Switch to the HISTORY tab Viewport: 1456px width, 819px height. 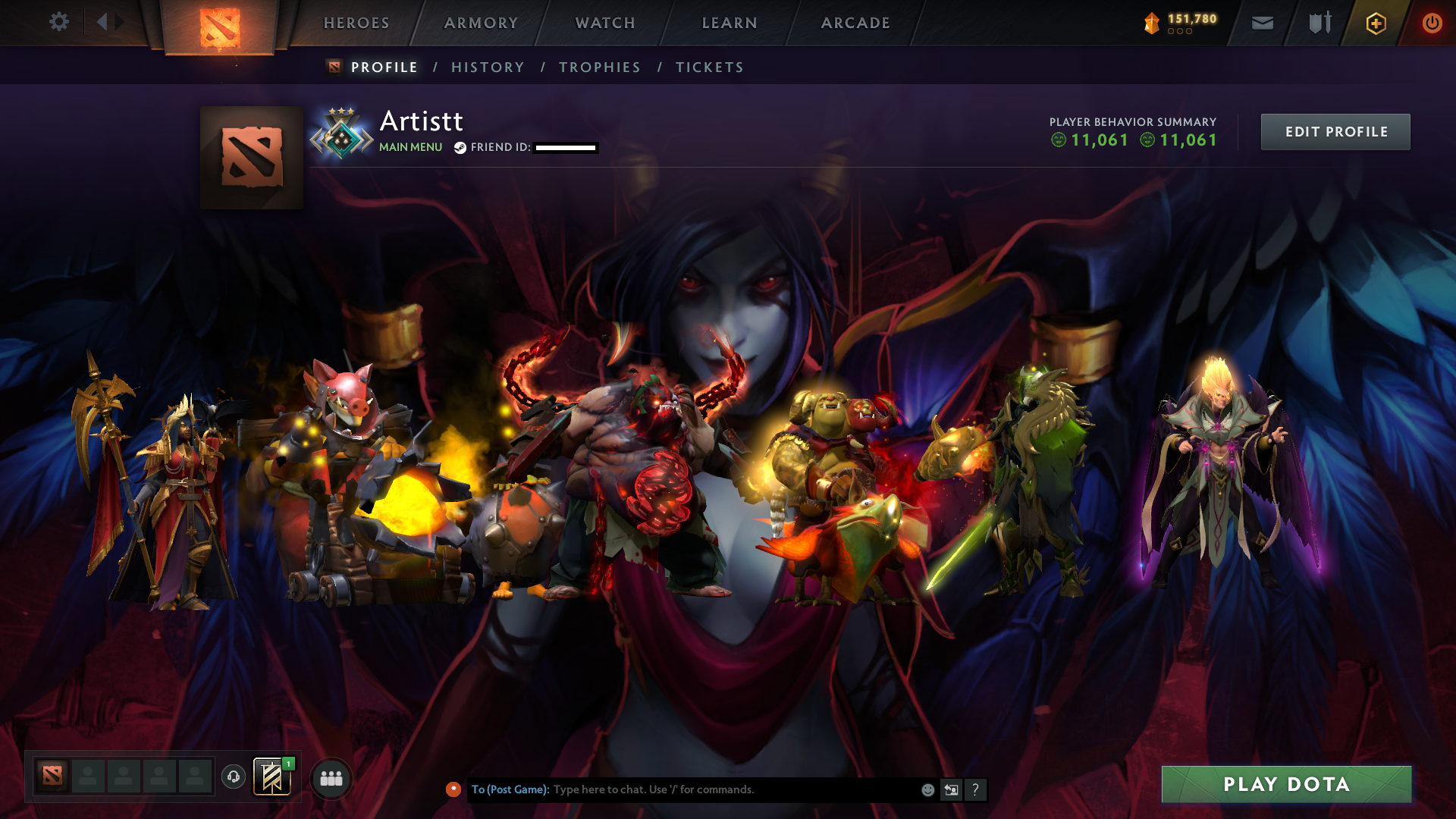click(x=488, y=67)
